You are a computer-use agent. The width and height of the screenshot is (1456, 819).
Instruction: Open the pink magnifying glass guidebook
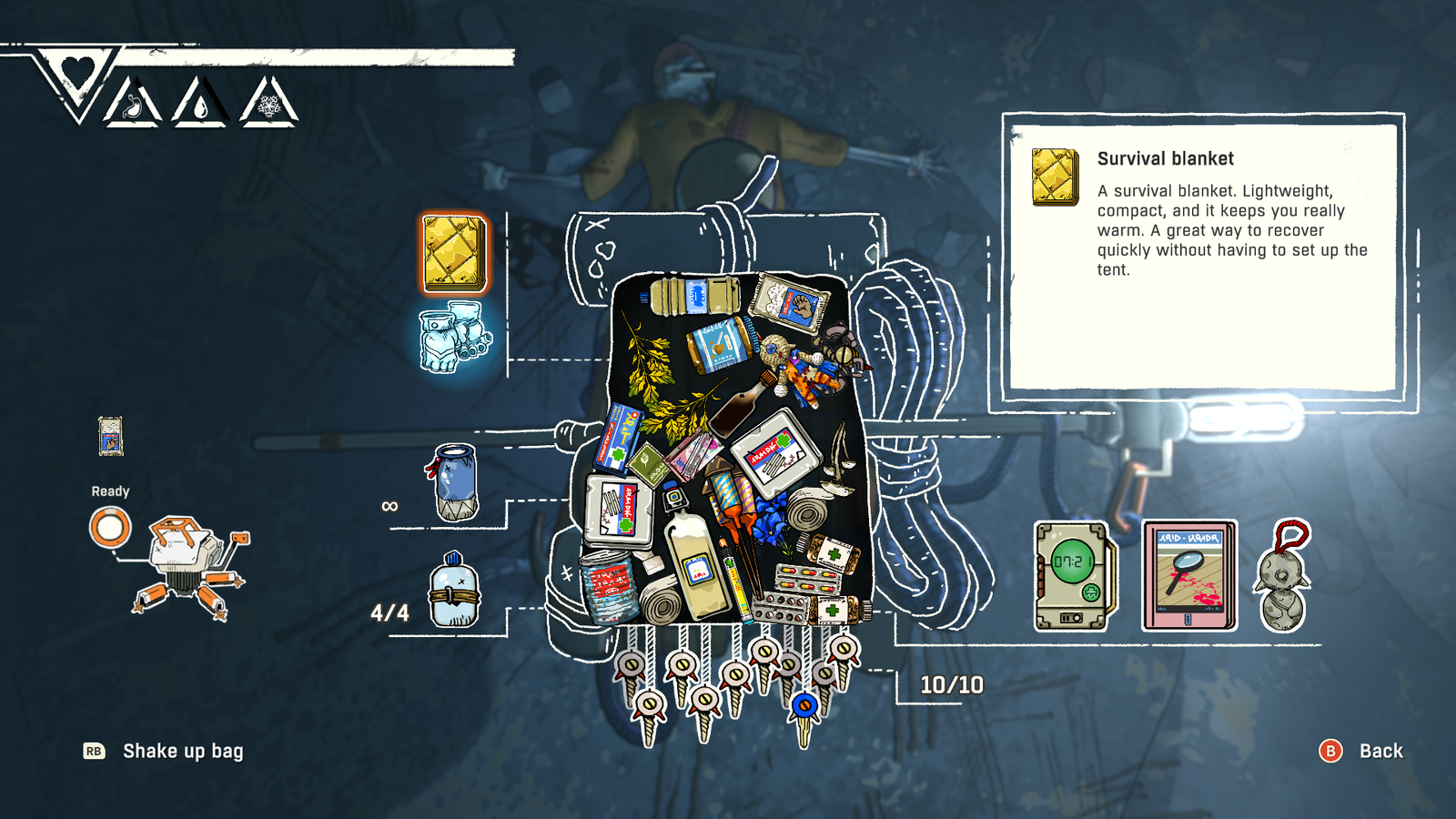click(x=1189, y=576)
